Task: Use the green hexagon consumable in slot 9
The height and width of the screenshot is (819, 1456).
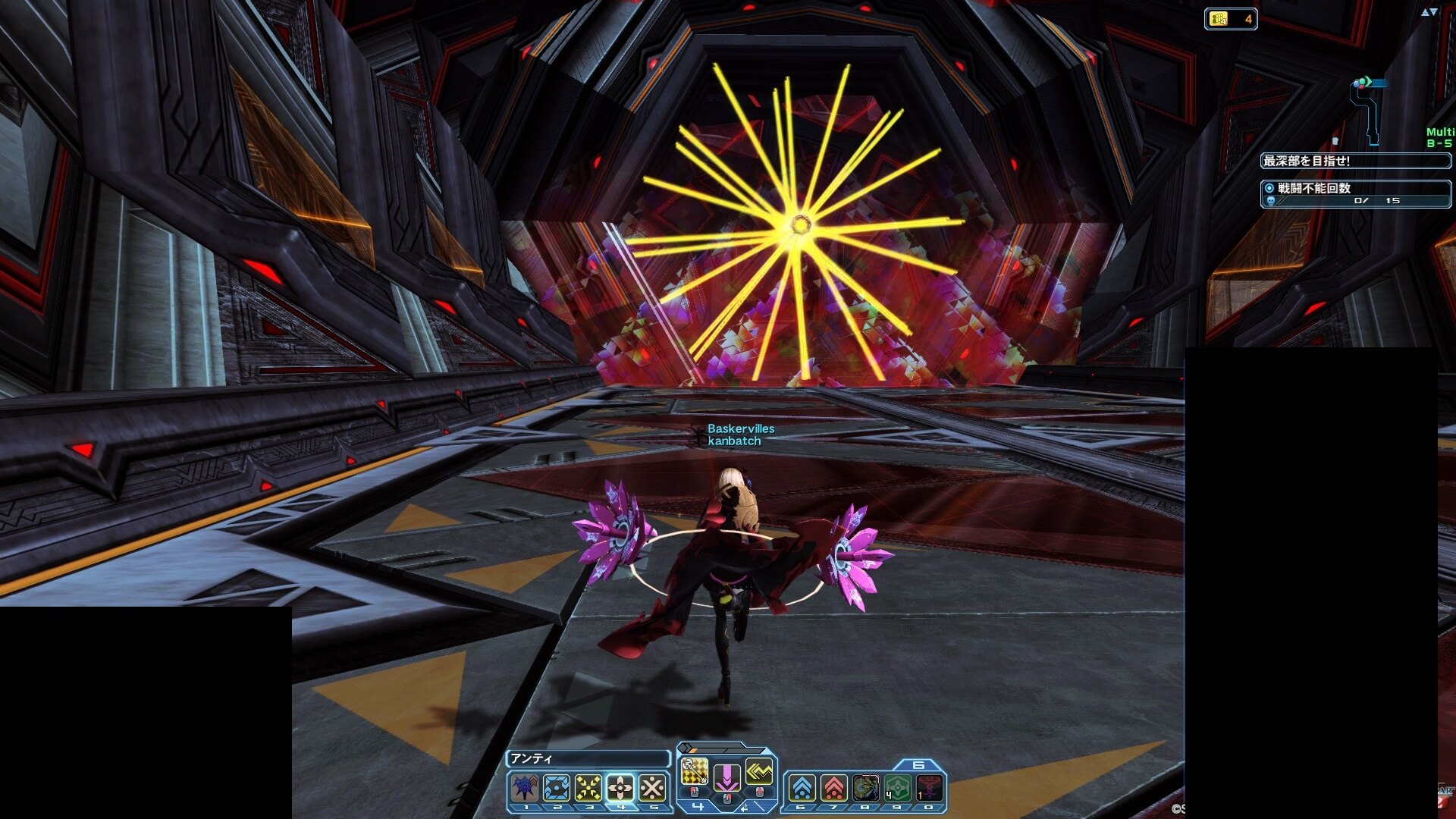Action: point(897,789)
